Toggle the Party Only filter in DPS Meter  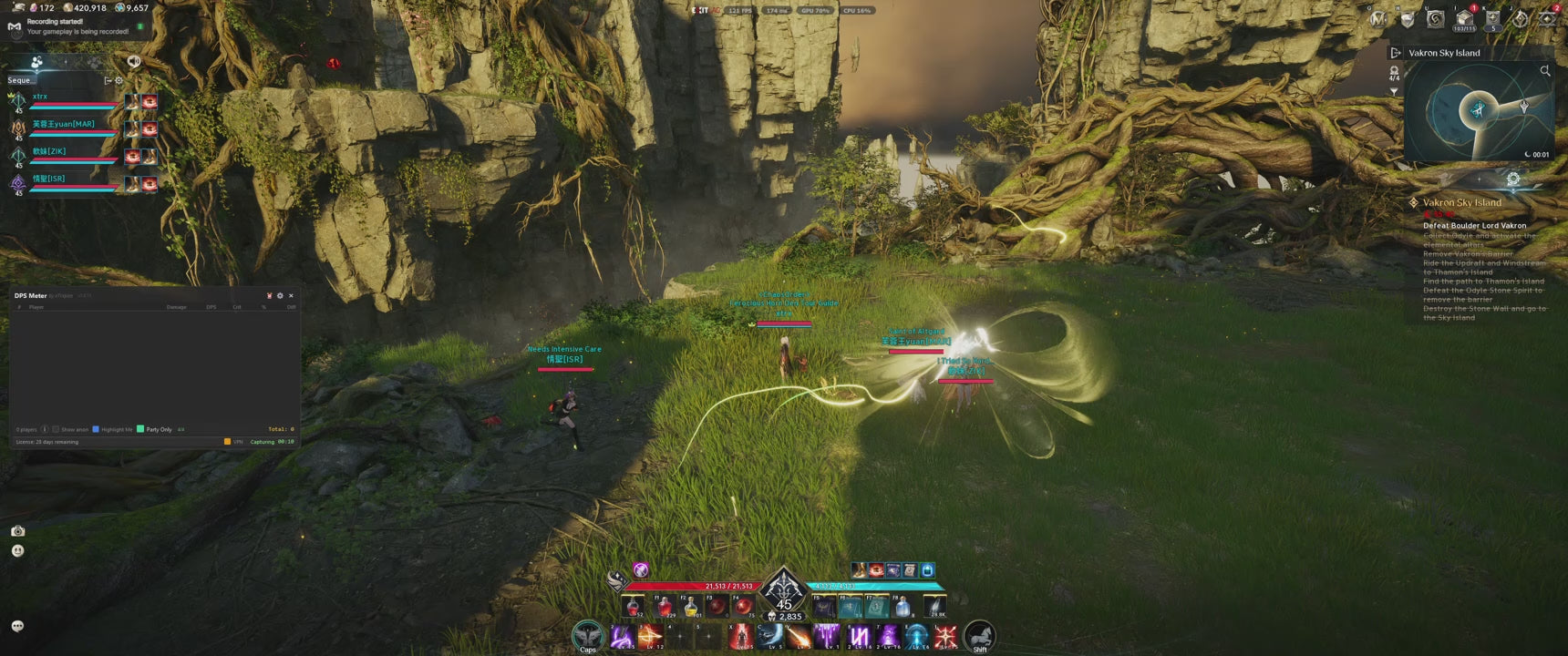coord(140,429)
